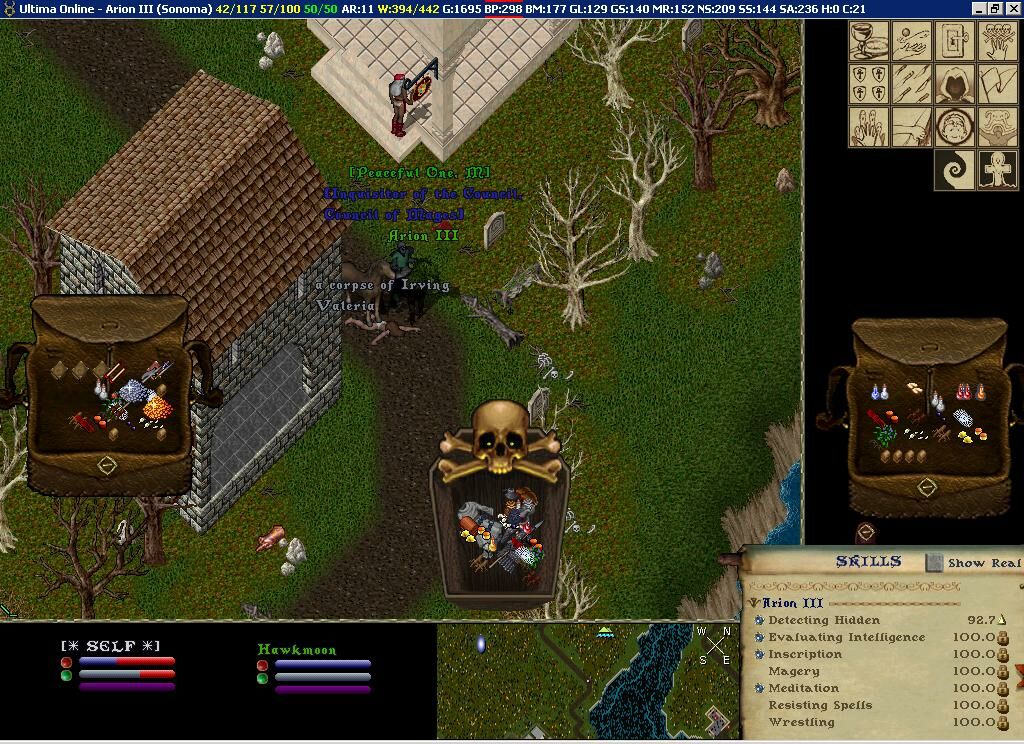The width and height of the screenshot is (1024, 744).
Task: Use the Detecting Hidden skill button
Action: click(760, 621)
